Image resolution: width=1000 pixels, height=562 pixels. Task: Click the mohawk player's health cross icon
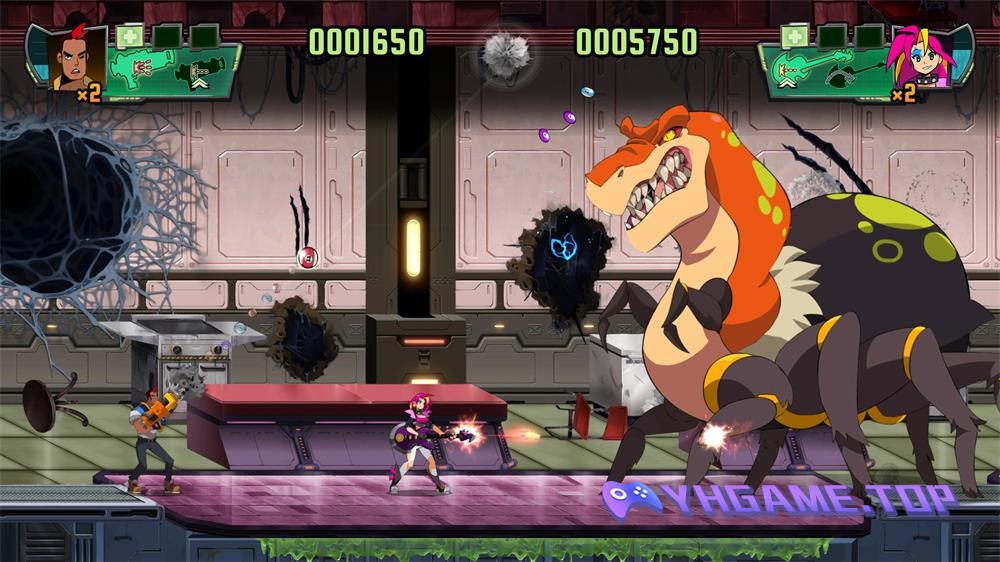tap(129, 37)
